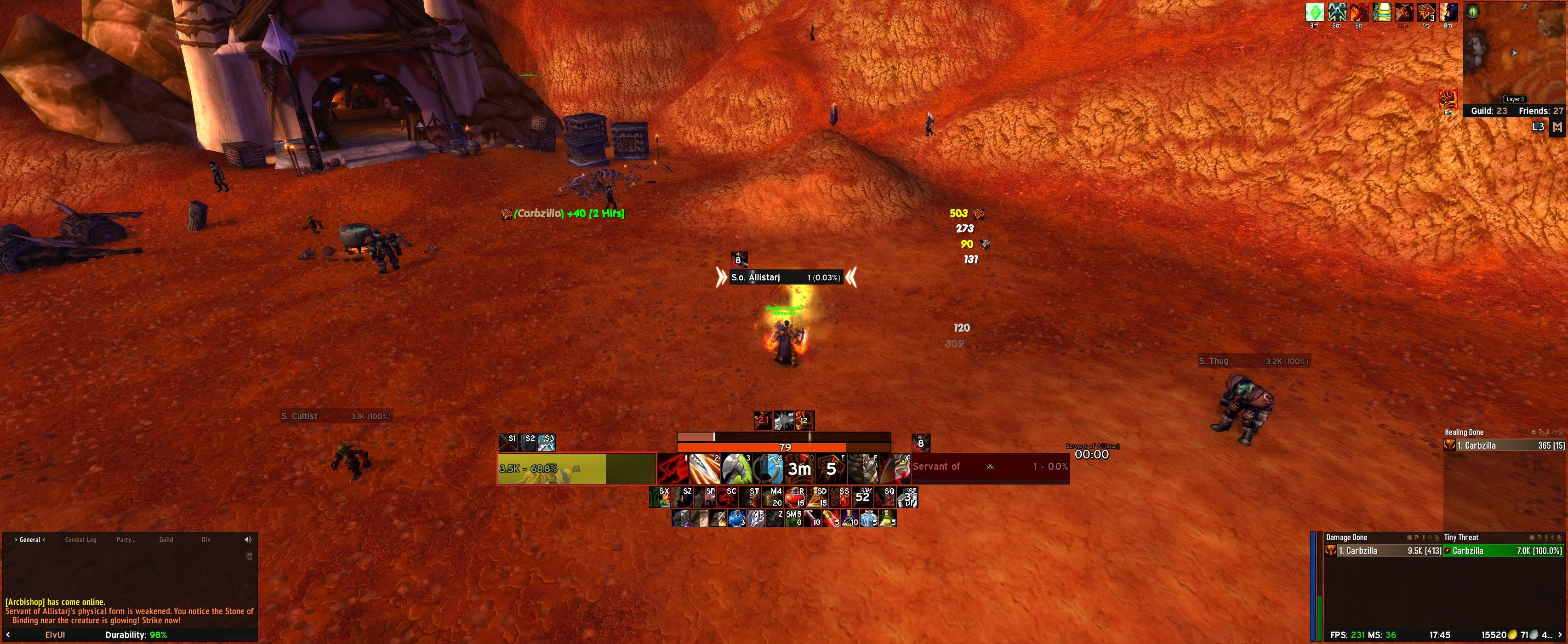1568x644 pixels.
Task: Click the green eye tracking icon on minimap
Action: point(1472,11)
